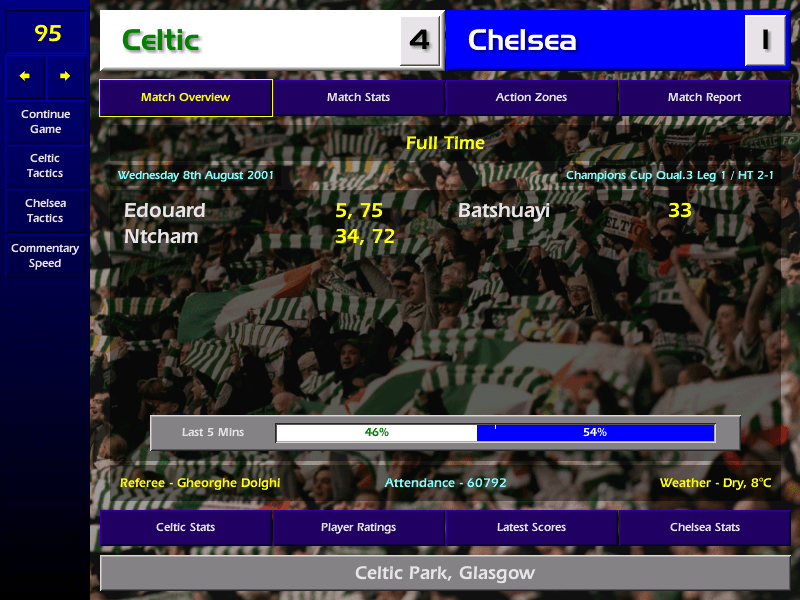This screenshot has width=800, height=600.
Task: Show Player Ratings
Action: [x=358, y=527]
